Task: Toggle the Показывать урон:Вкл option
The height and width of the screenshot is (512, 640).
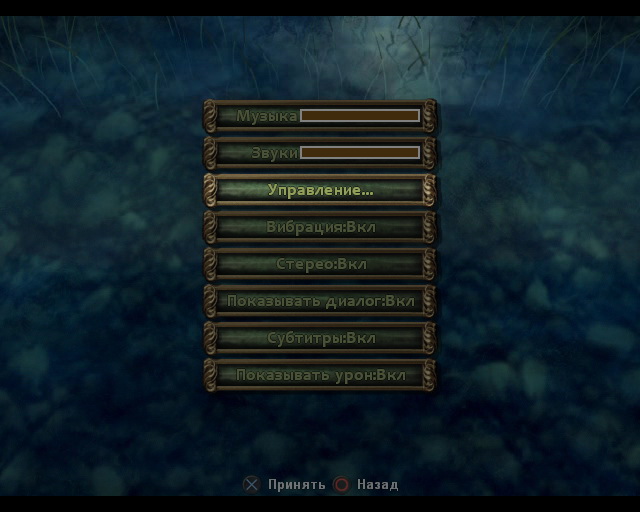Action: 320,375
